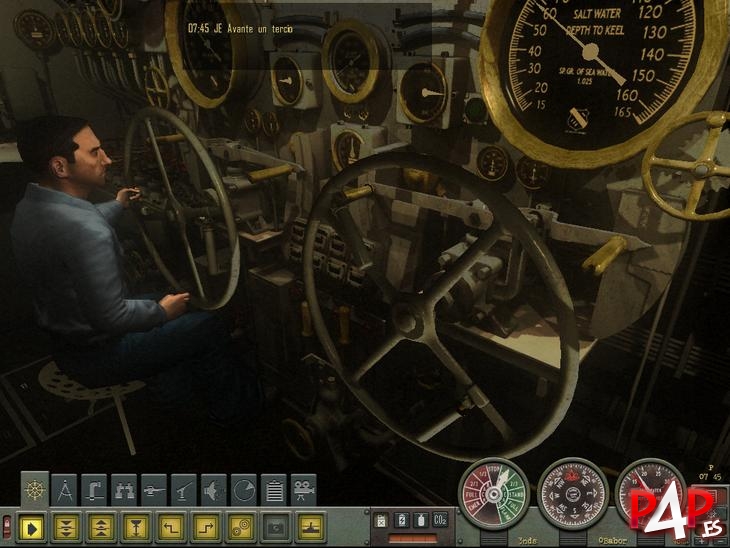Order surfacing with the double-up arrows
The height and width of the screenshot is (548, 730).
[x=101, y=524]
